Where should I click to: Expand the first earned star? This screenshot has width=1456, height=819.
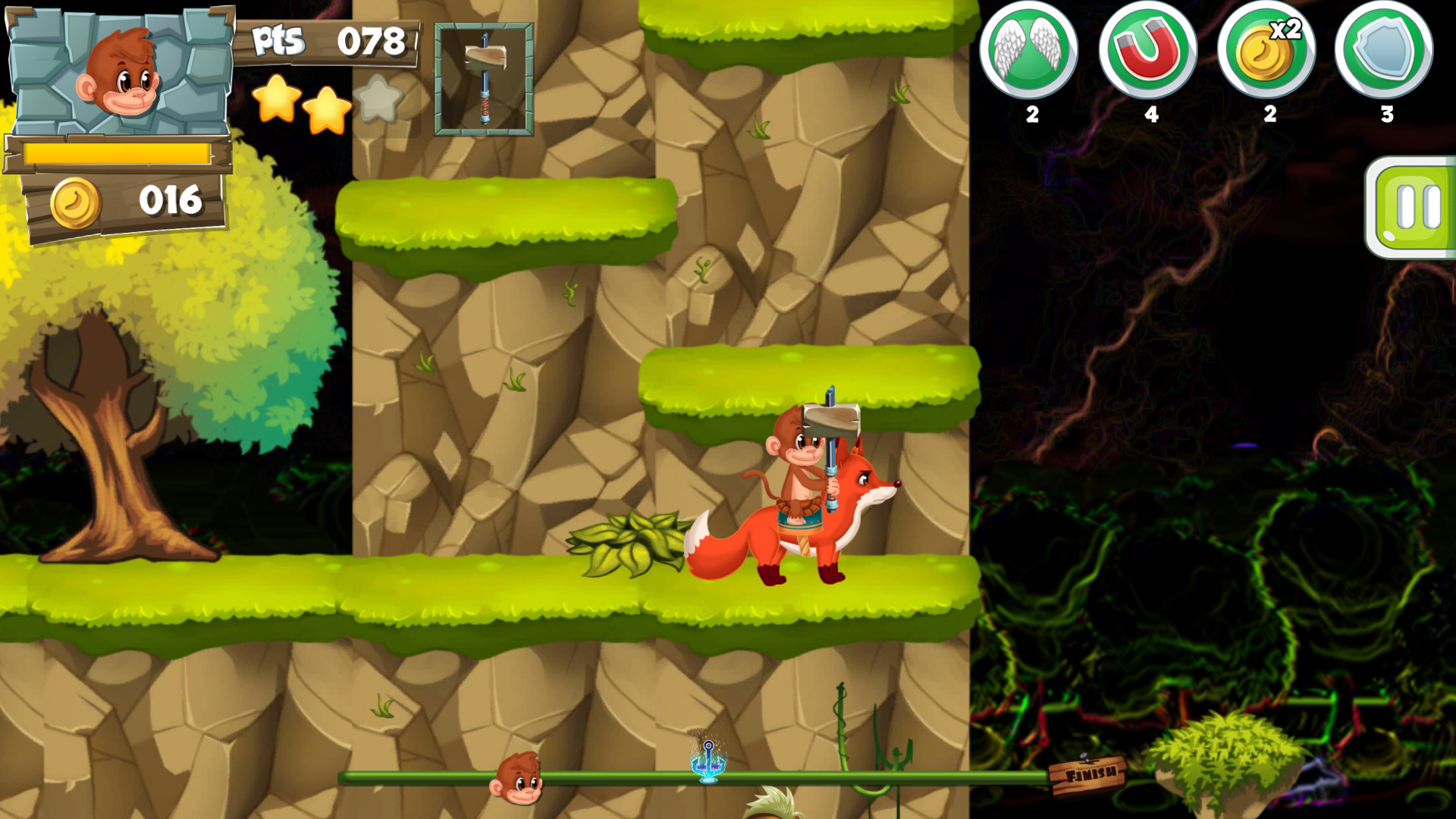tap(278, 105)
